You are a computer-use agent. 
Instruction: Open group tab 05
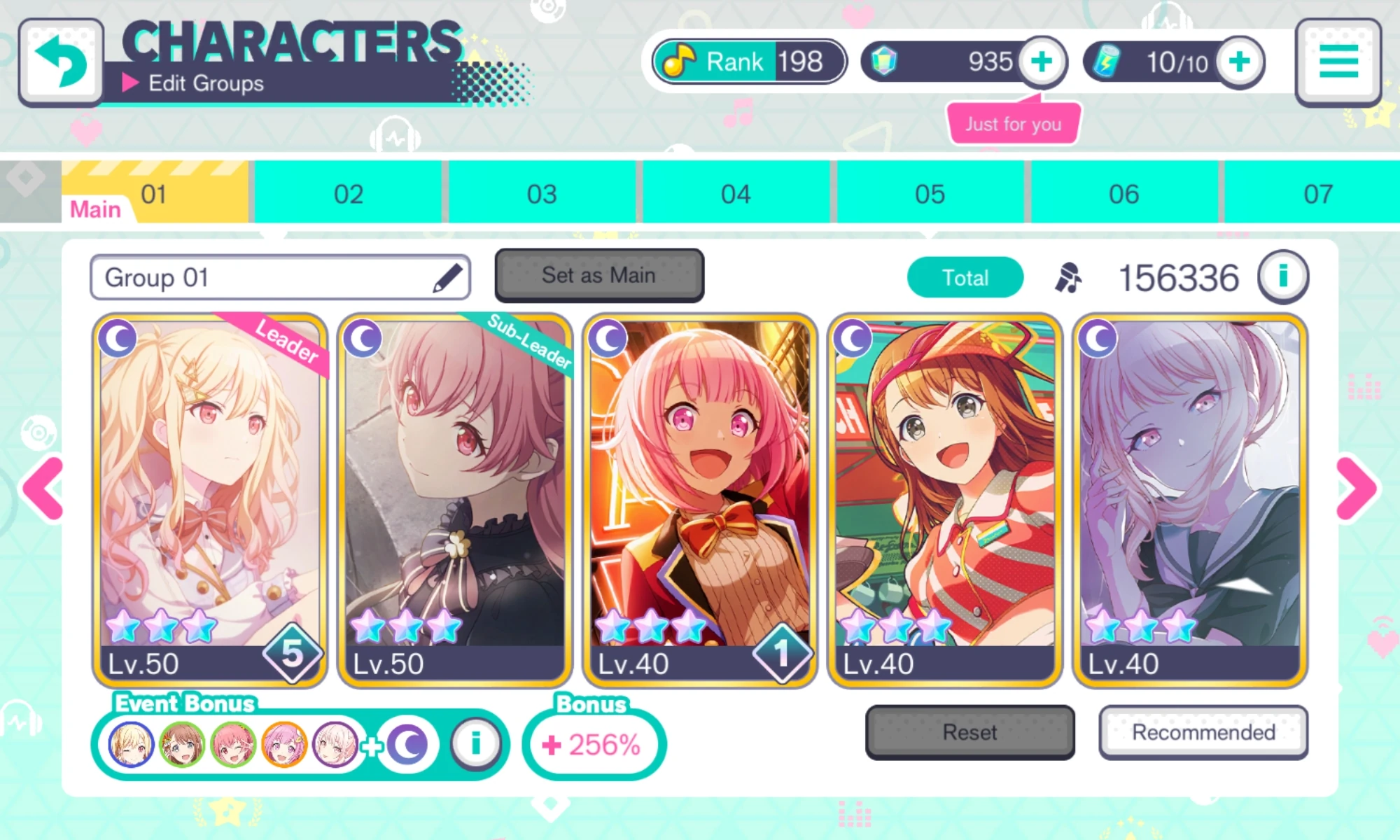(931, 192)
